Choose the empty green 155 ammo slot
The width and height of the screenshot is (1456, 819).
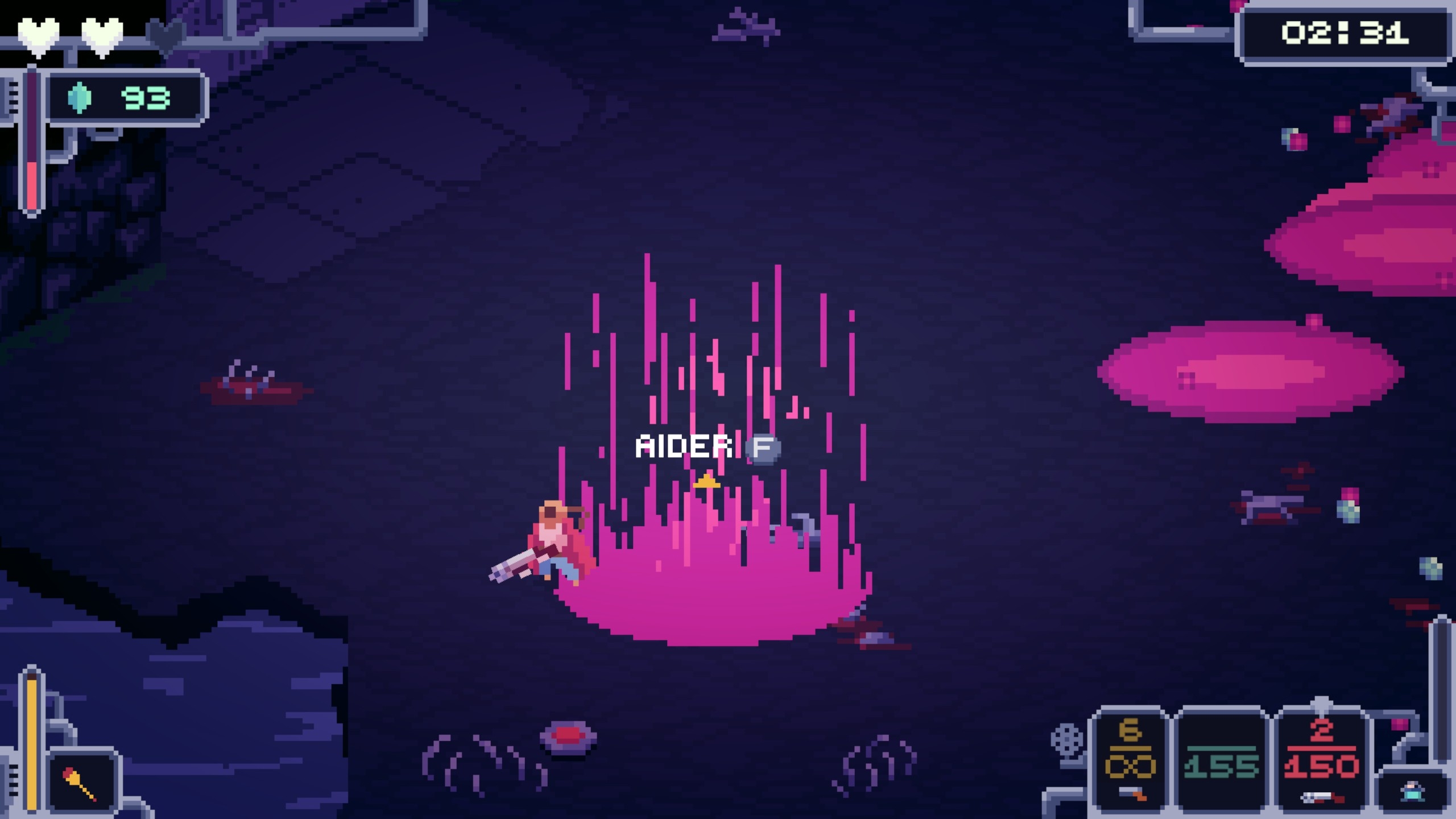[x=1221, y=762]
